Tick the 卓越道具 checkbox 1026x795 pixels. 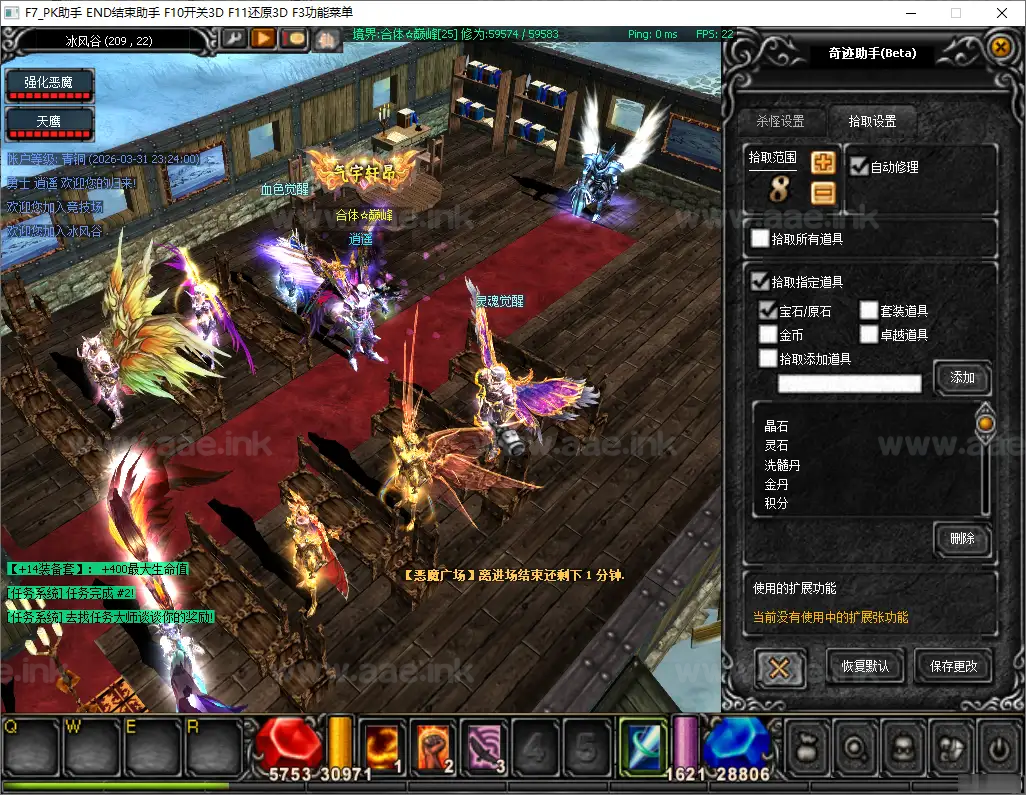pos(869,334)
